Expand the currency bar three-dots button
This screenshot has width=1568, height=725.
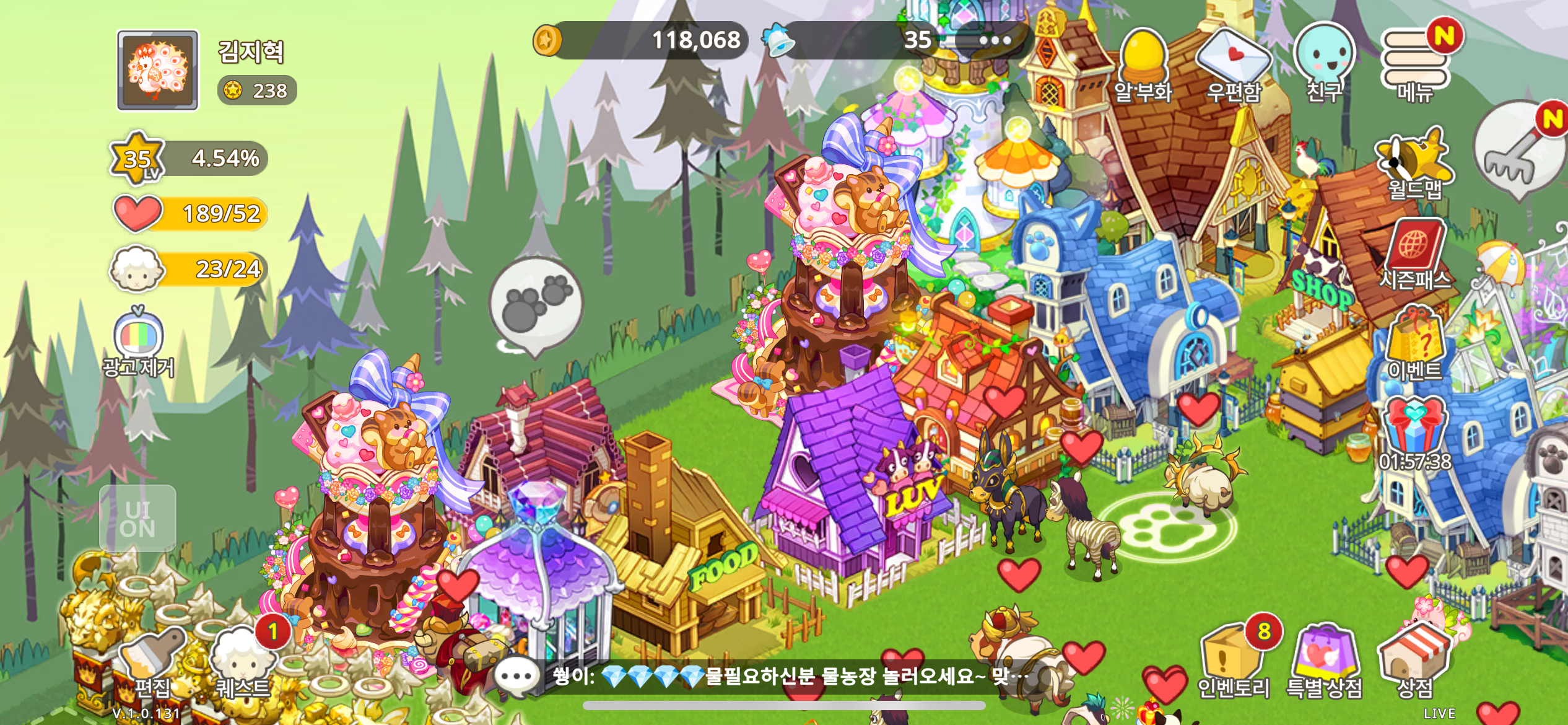coord(994,41)
